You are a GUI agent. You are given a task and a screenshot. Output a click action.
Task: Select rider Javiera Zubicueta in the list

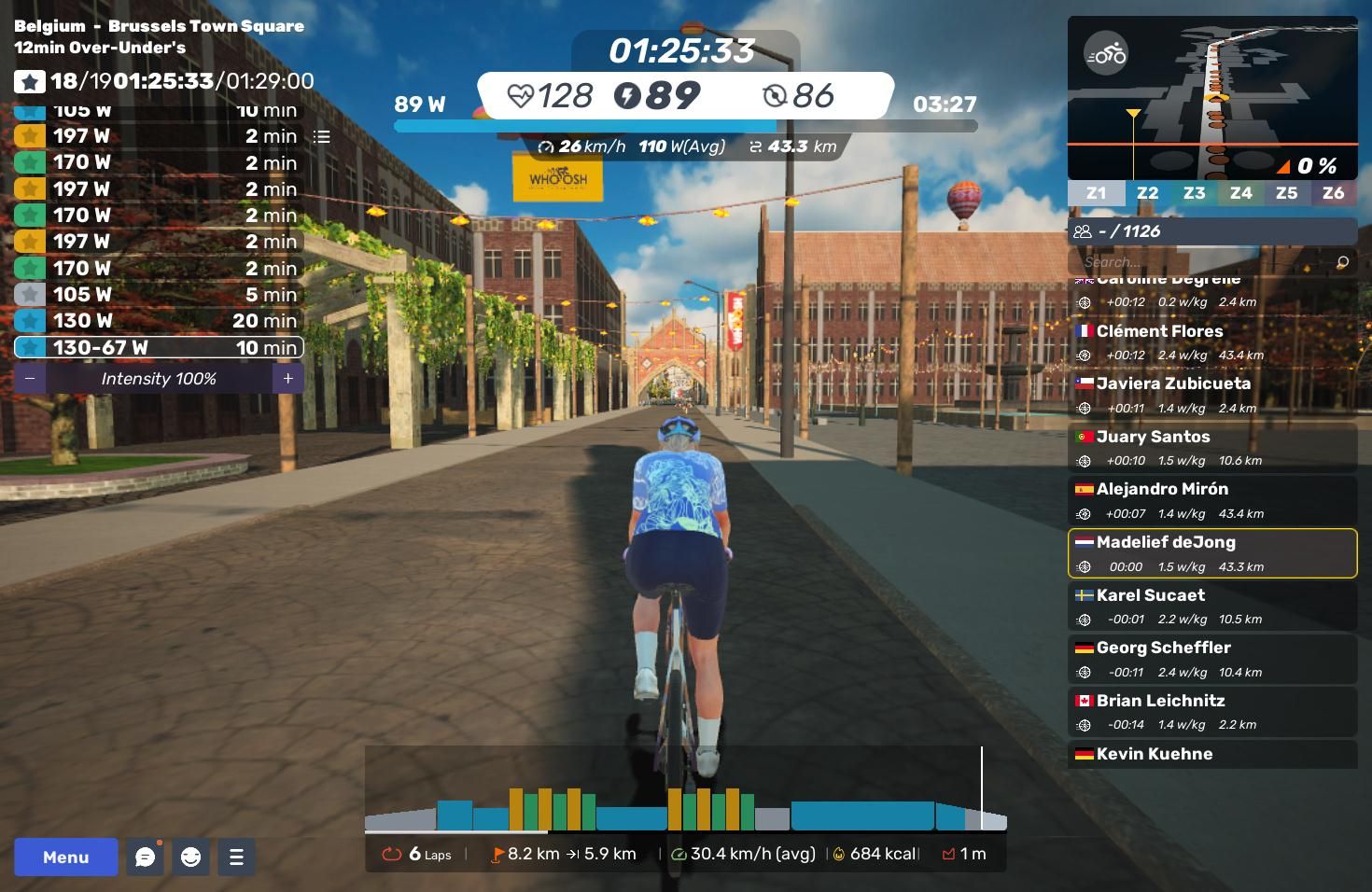[x=1211, y=395]
